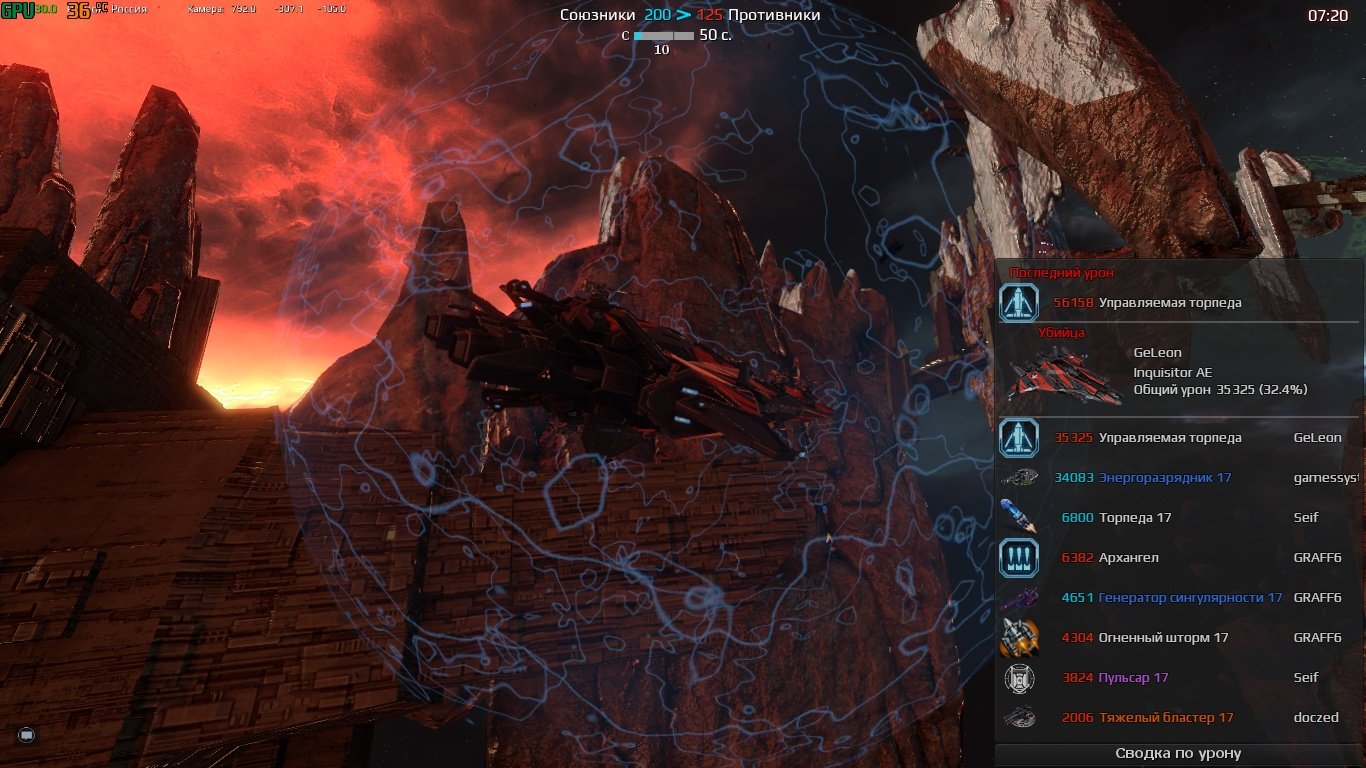Select the Энергоразрядник 17 damage row

click(x=1164, y=478)
